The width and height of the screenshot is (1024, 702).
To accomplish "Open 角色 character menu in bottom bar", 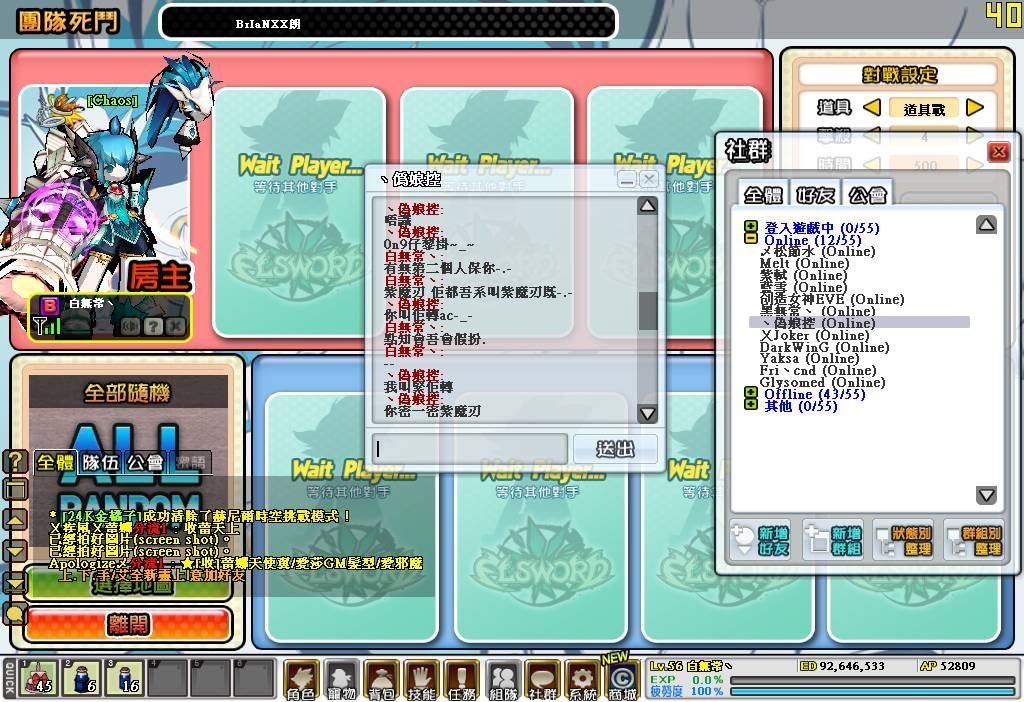I will 301,680.
